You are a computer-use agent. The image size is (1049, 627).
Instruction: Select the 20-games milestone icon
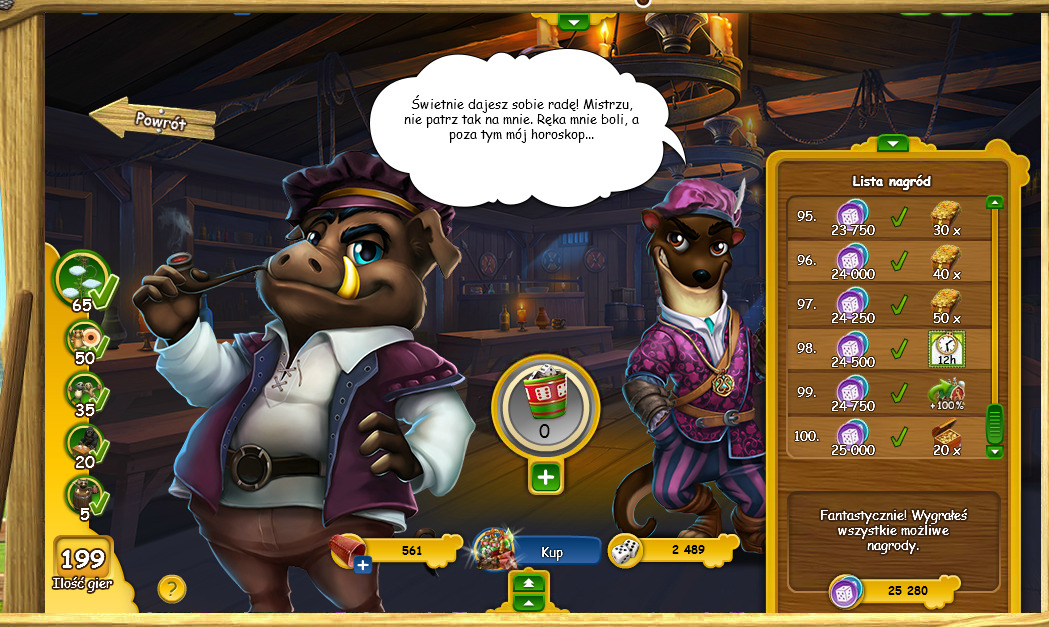[x=83, y=444]
